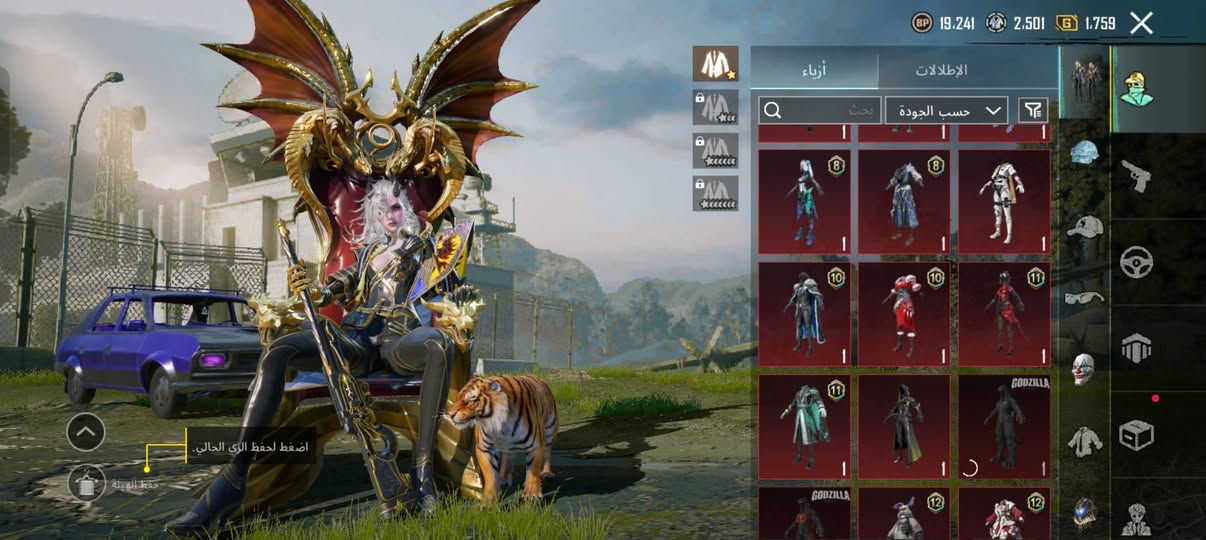
Task: Show the helmet category items
Action: pos(1084,153)
